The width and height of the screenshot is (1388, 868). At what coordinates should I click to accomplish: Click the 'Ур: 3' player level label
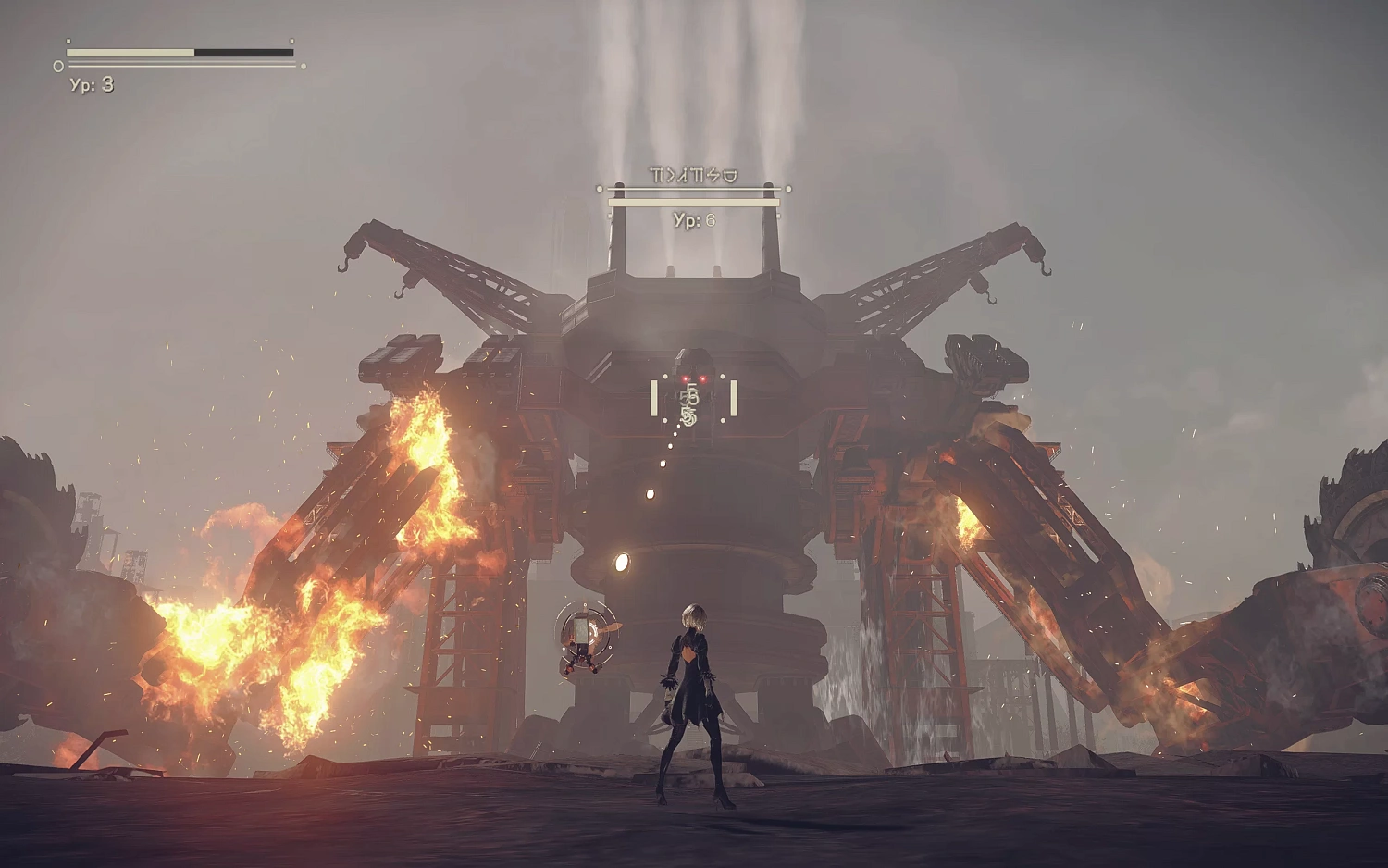point(91,85)
